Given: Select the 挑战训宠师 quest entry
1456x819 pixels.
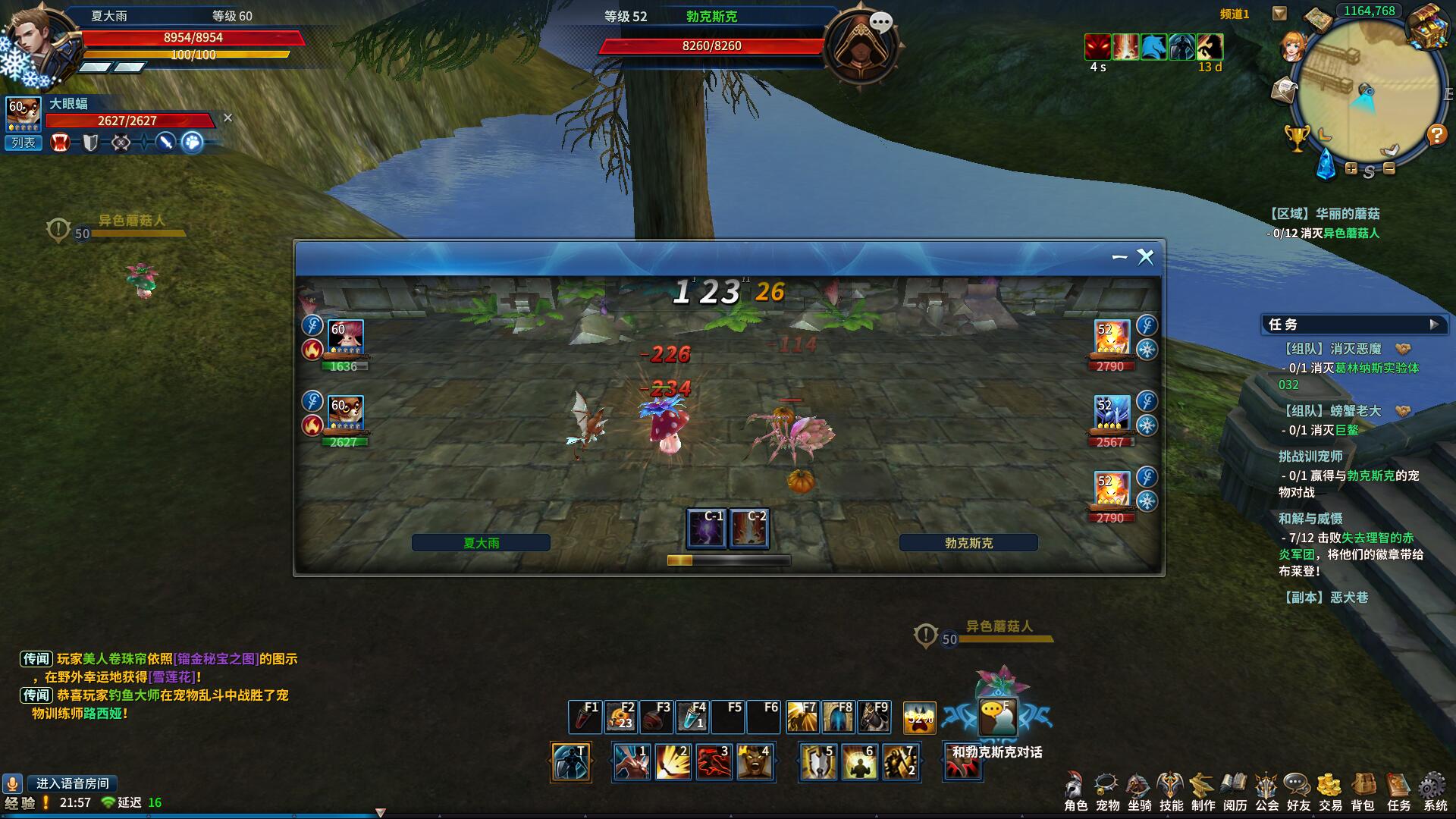Looking at the screenshot, I should coord(1310,457).
